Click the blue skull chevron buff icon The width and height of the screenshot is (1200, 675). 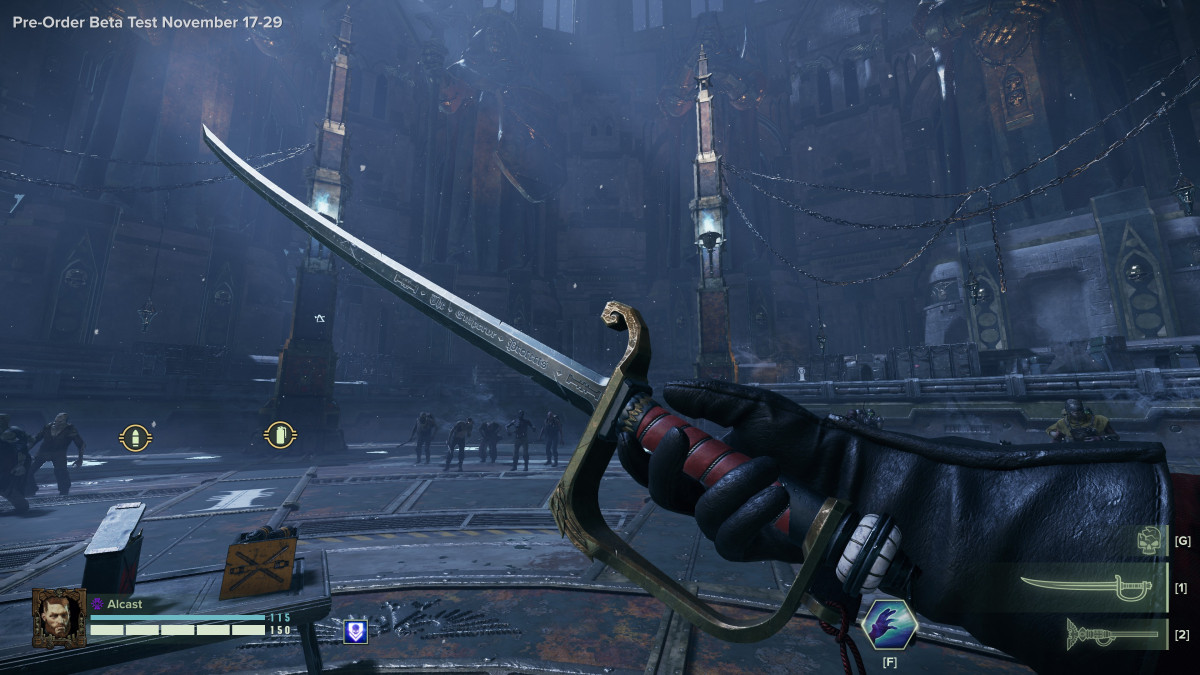(354, 631)
